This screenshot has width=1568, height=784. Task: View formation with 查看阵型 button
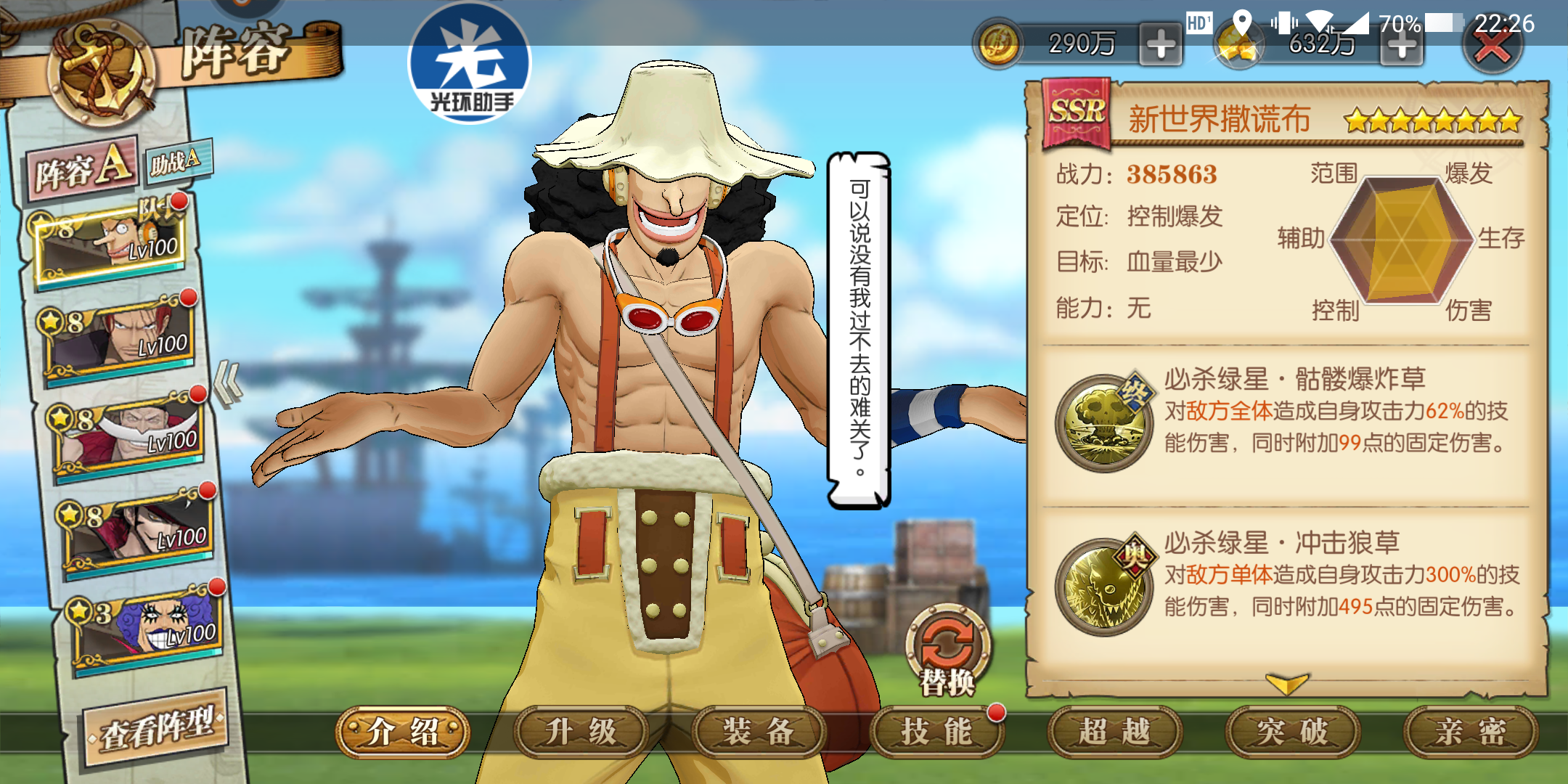point(157,727)
